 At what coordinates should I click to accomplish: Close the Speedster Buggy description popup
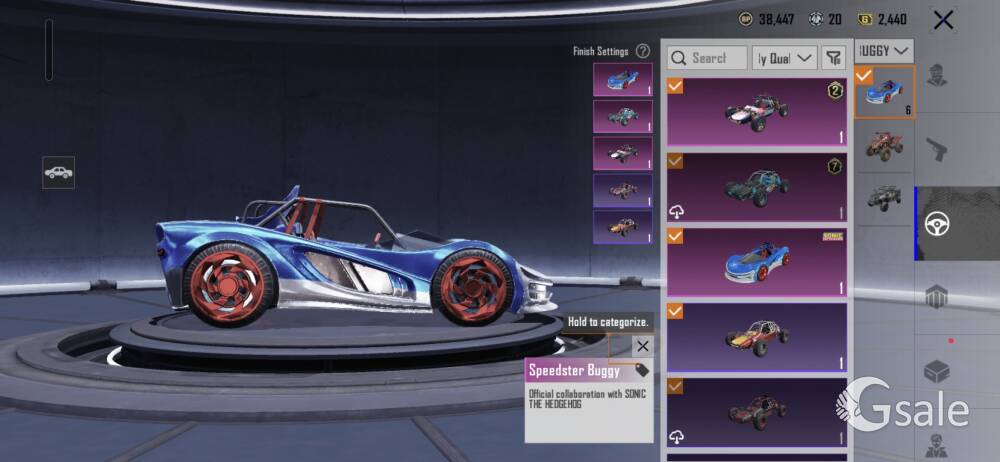(643, 346)
